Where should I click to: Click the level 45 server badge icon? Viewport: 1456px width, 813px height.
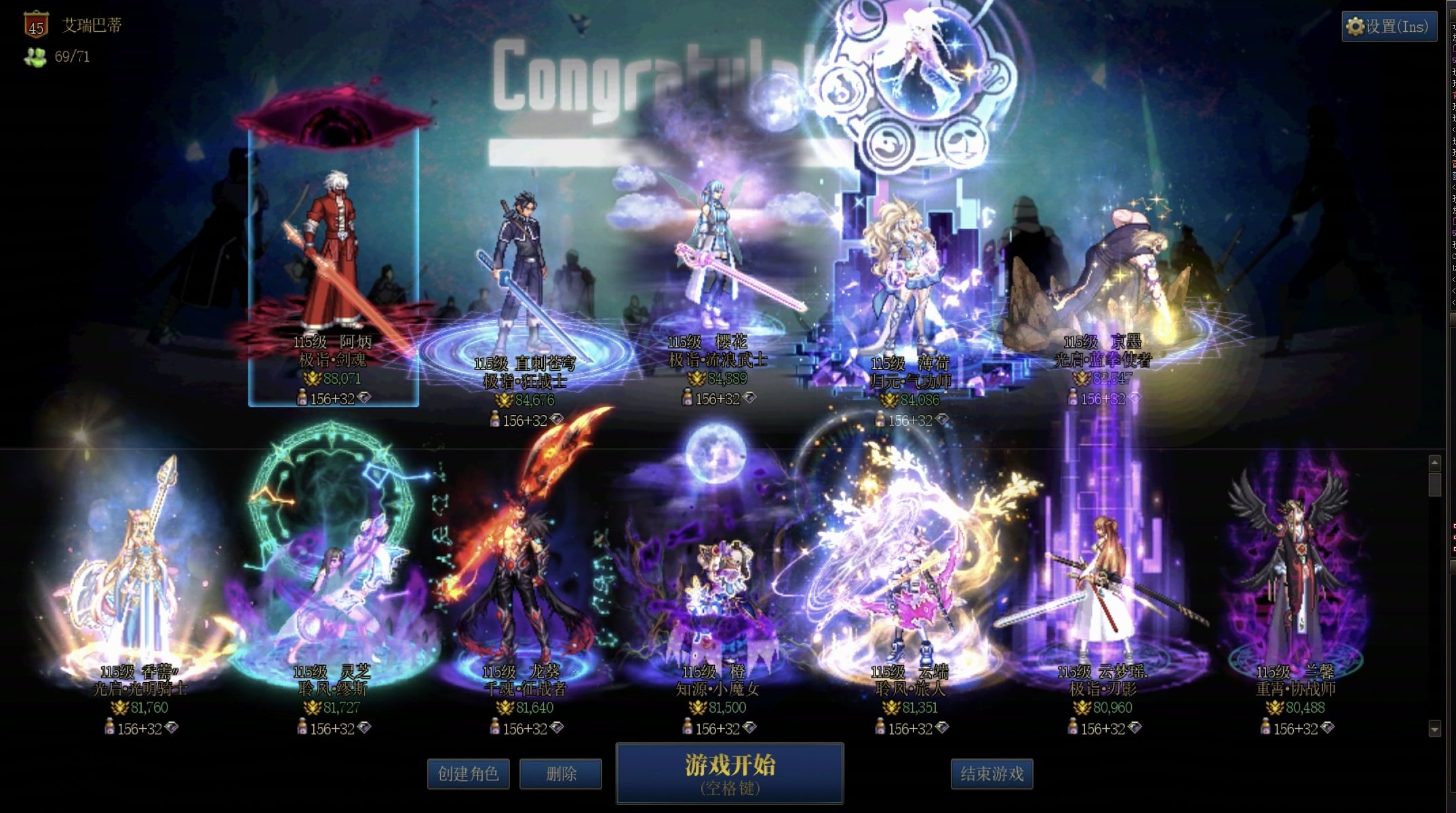[36, 26]
